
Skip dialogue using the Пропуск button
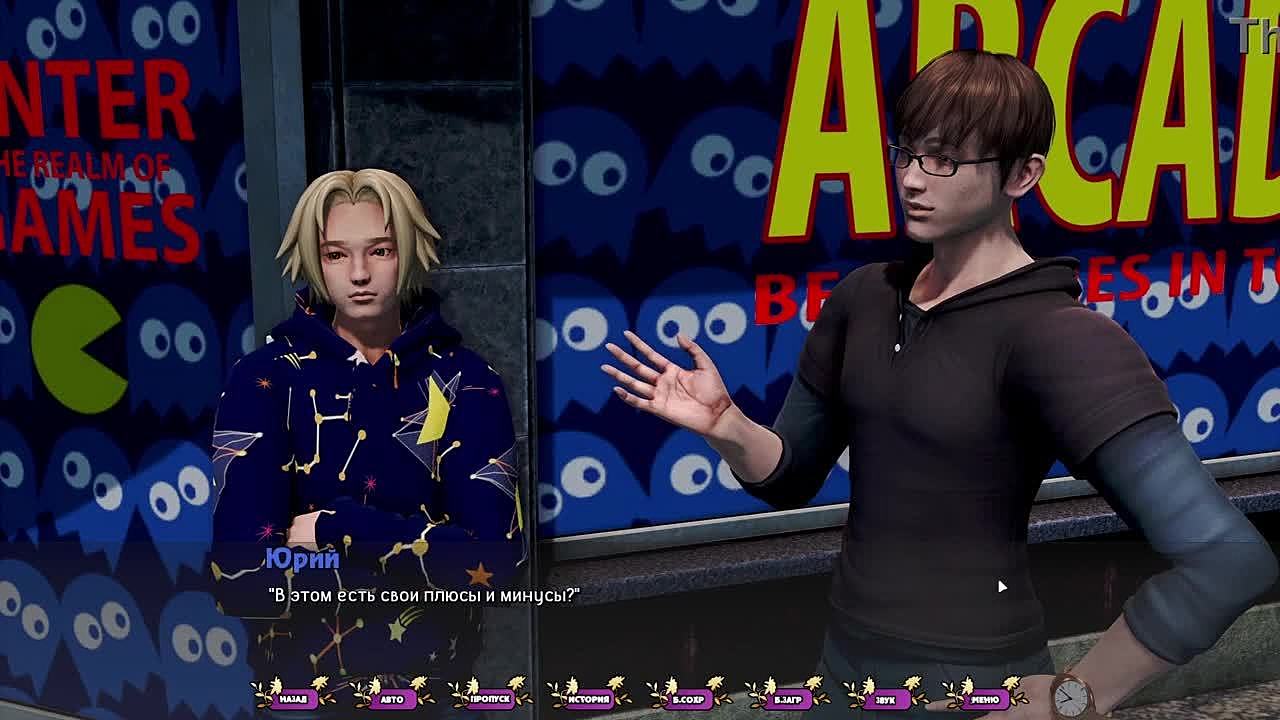point(490,699)
